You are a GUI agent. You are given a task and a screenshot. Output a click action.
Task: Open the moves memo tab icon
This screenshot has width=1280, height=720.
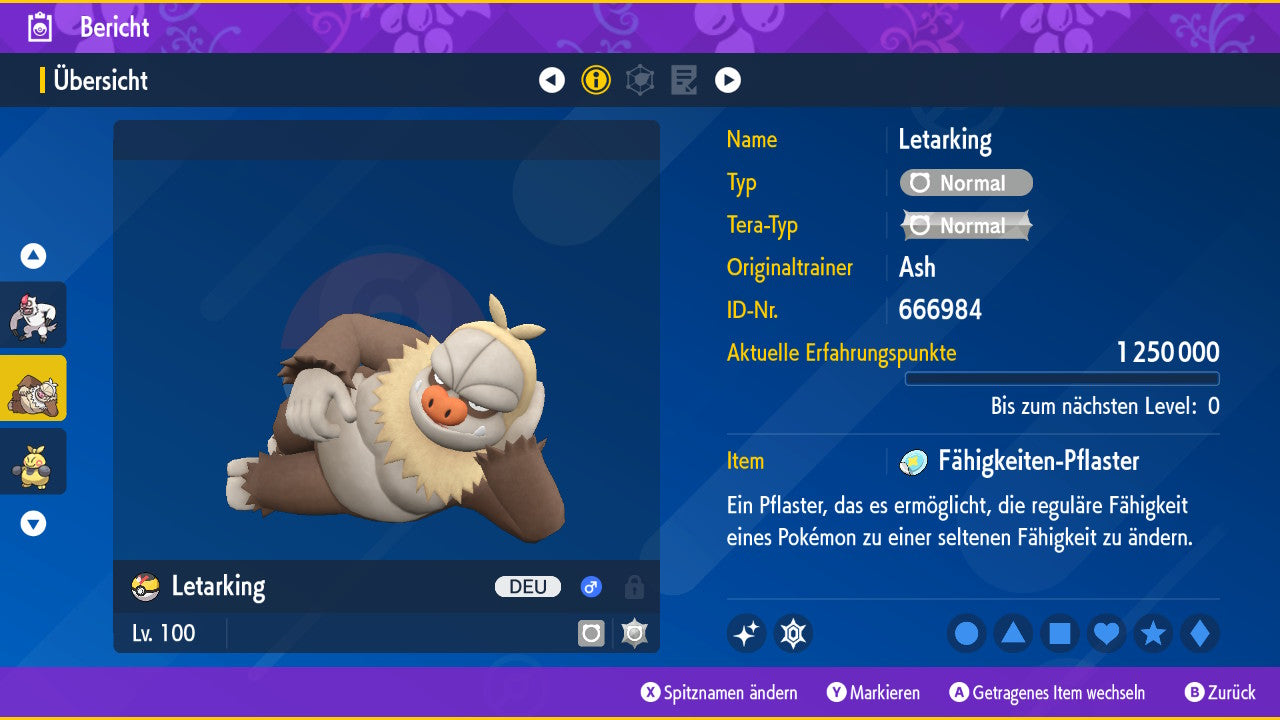point(684,80)
